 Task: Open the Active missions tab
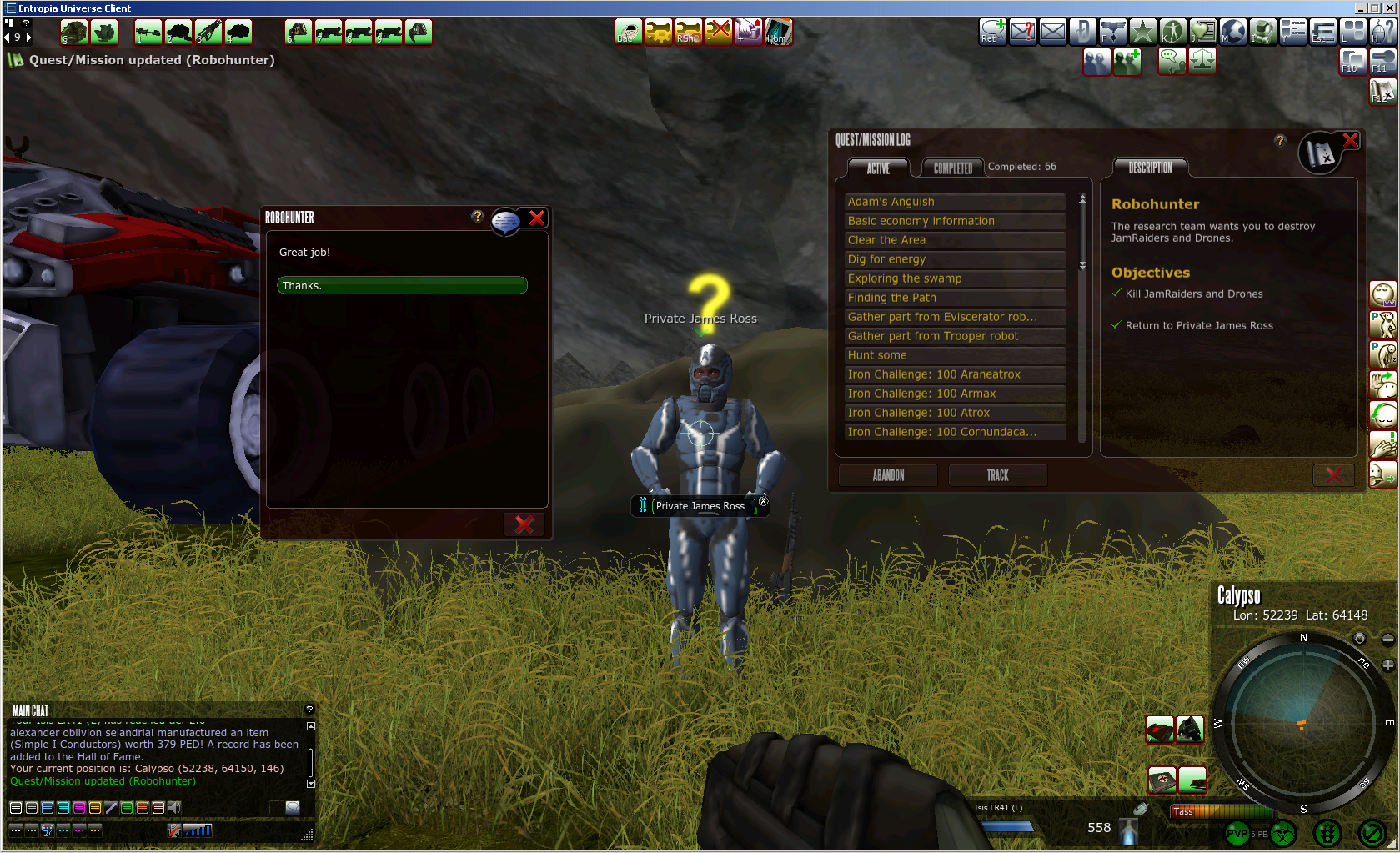(x=878, y=168)
